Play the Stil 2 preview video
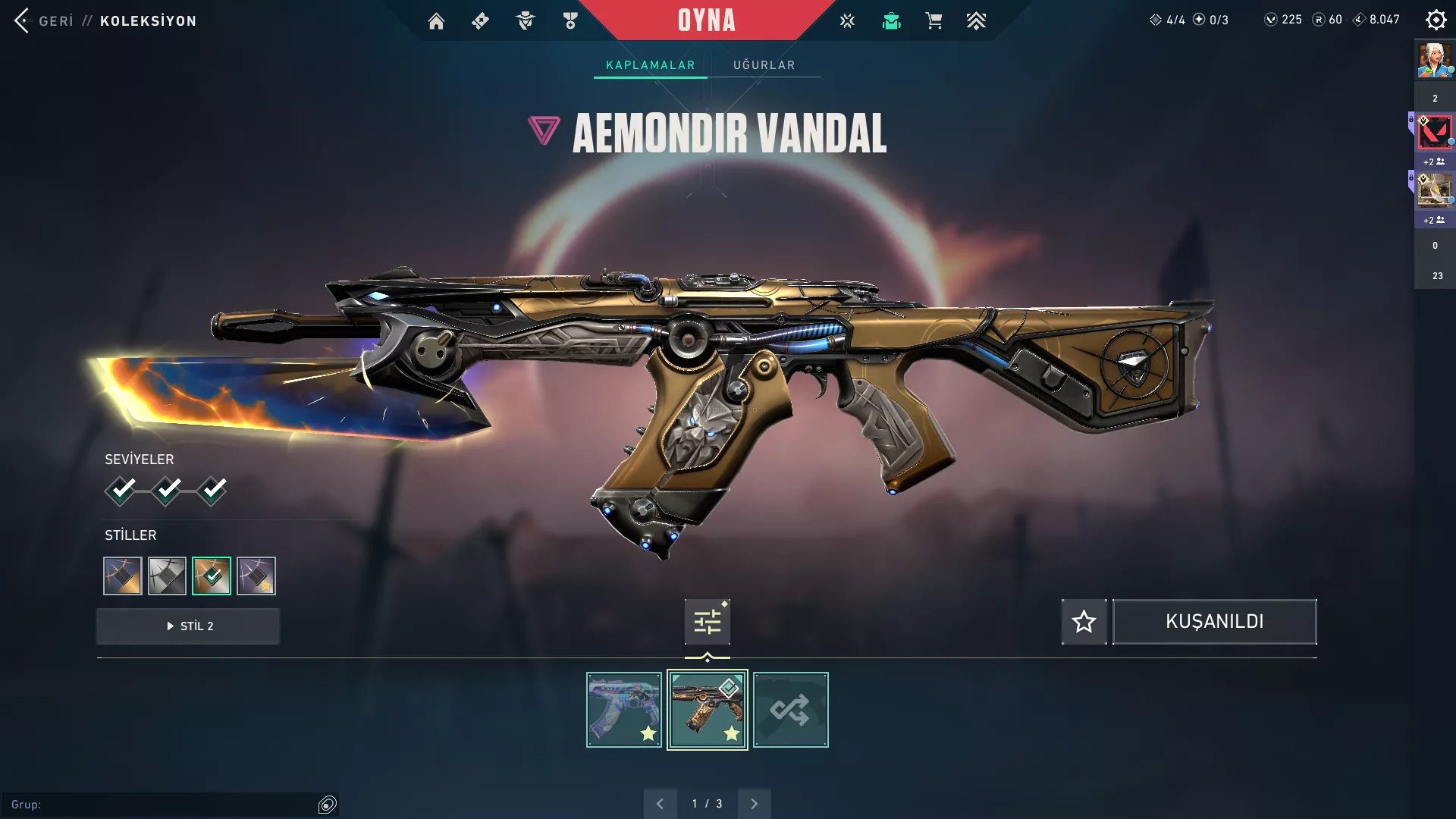The height and width of the screenshot is (819, 1456). click(188, 626)
